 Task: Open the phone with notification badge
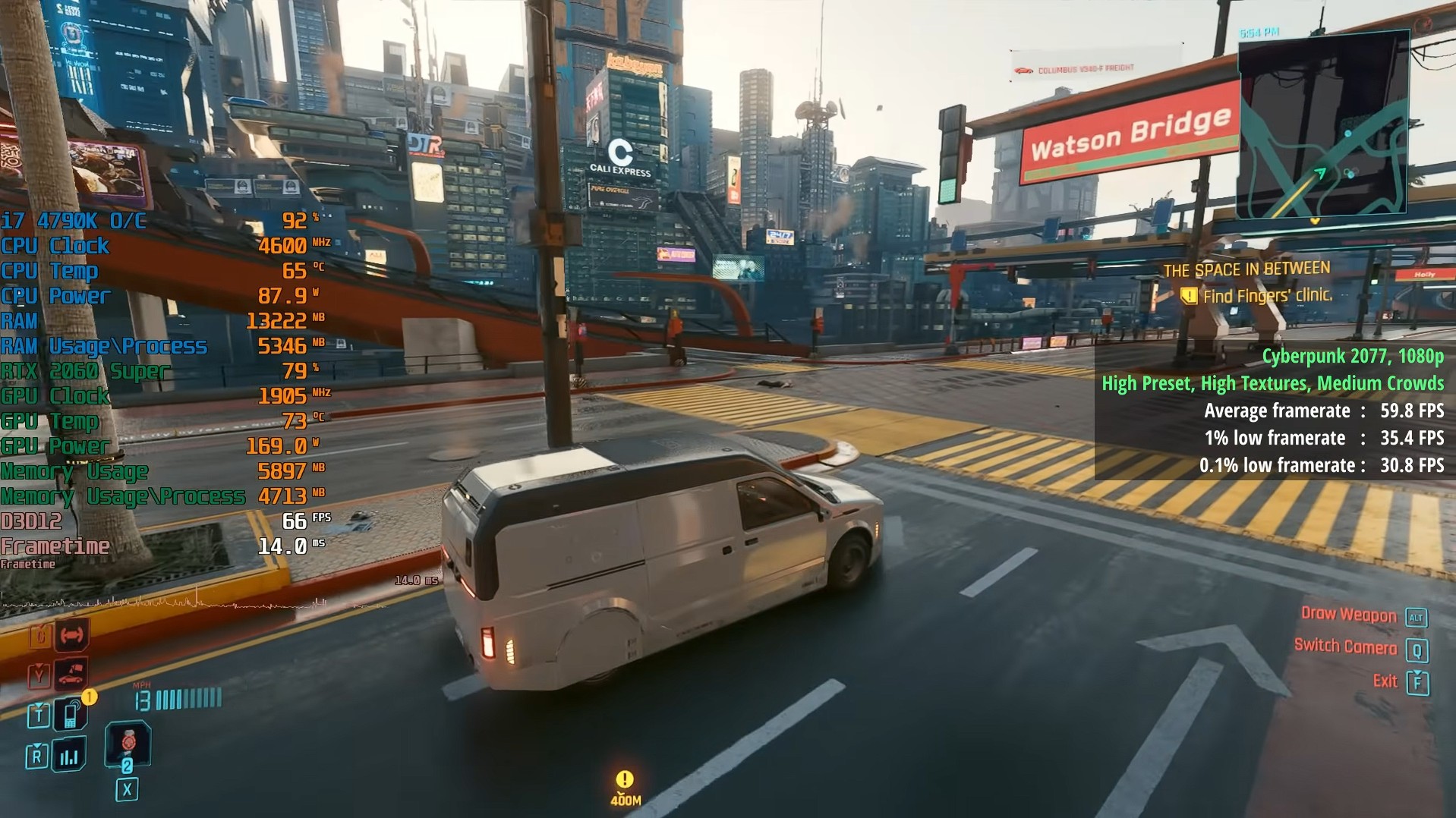(x=70, y=716)
